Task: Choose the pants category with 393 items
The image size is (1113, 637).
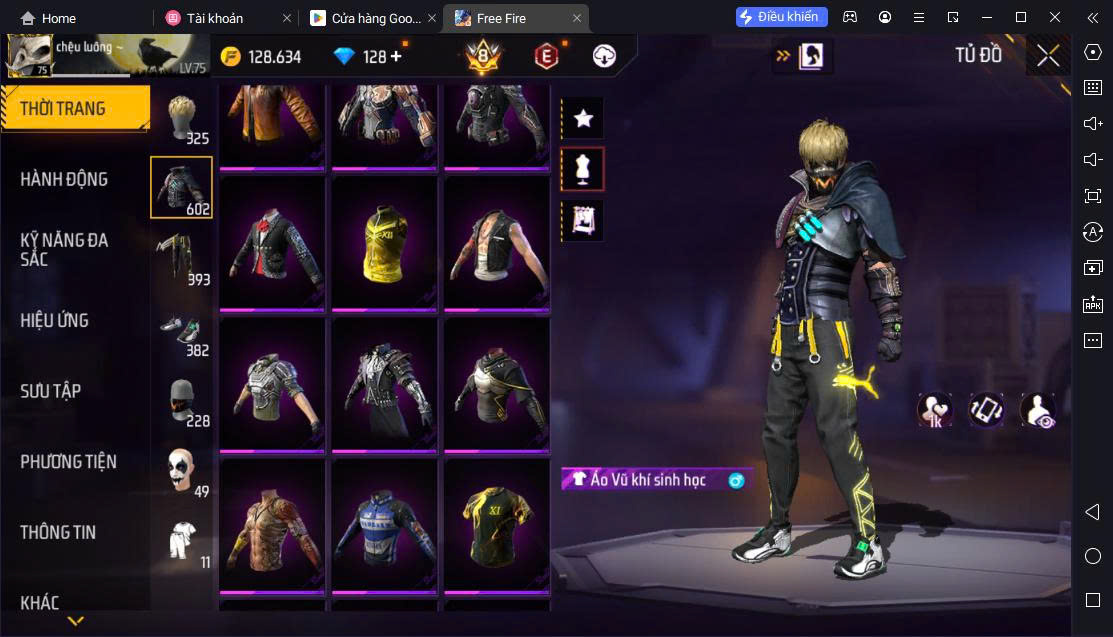Action: coord(181,260)
